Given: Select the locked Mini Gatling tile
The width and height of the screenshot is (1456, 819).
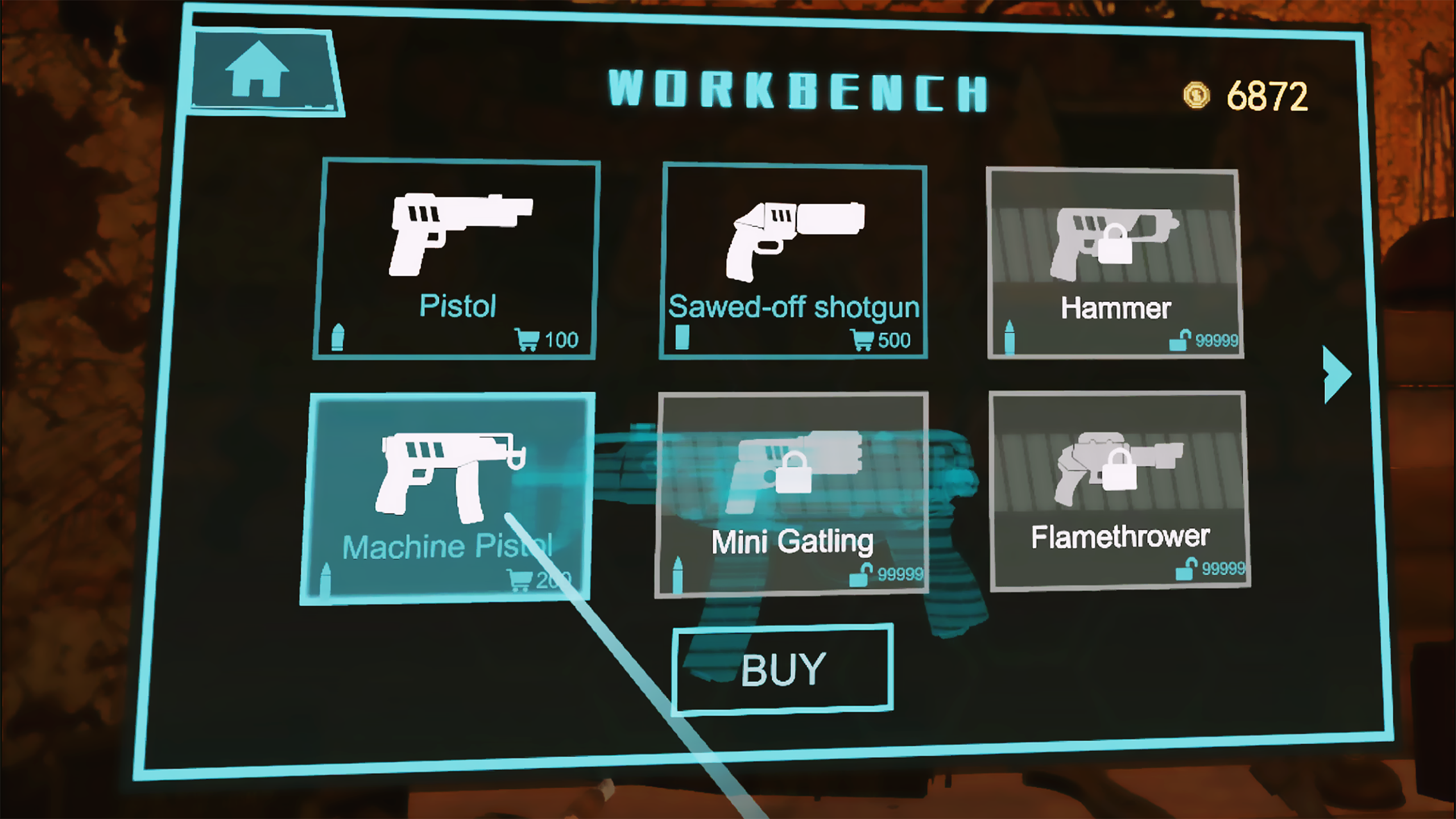Looking at the screenshot, I should 792,494.
